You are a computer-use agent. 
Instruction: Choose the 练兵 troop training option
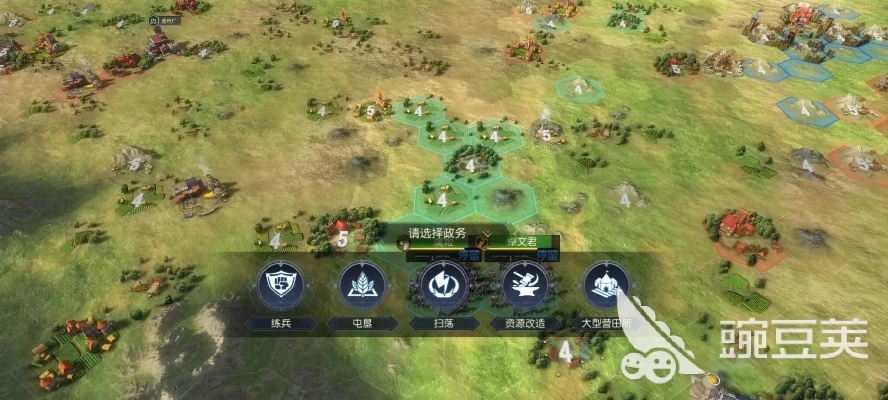(280, 286)
